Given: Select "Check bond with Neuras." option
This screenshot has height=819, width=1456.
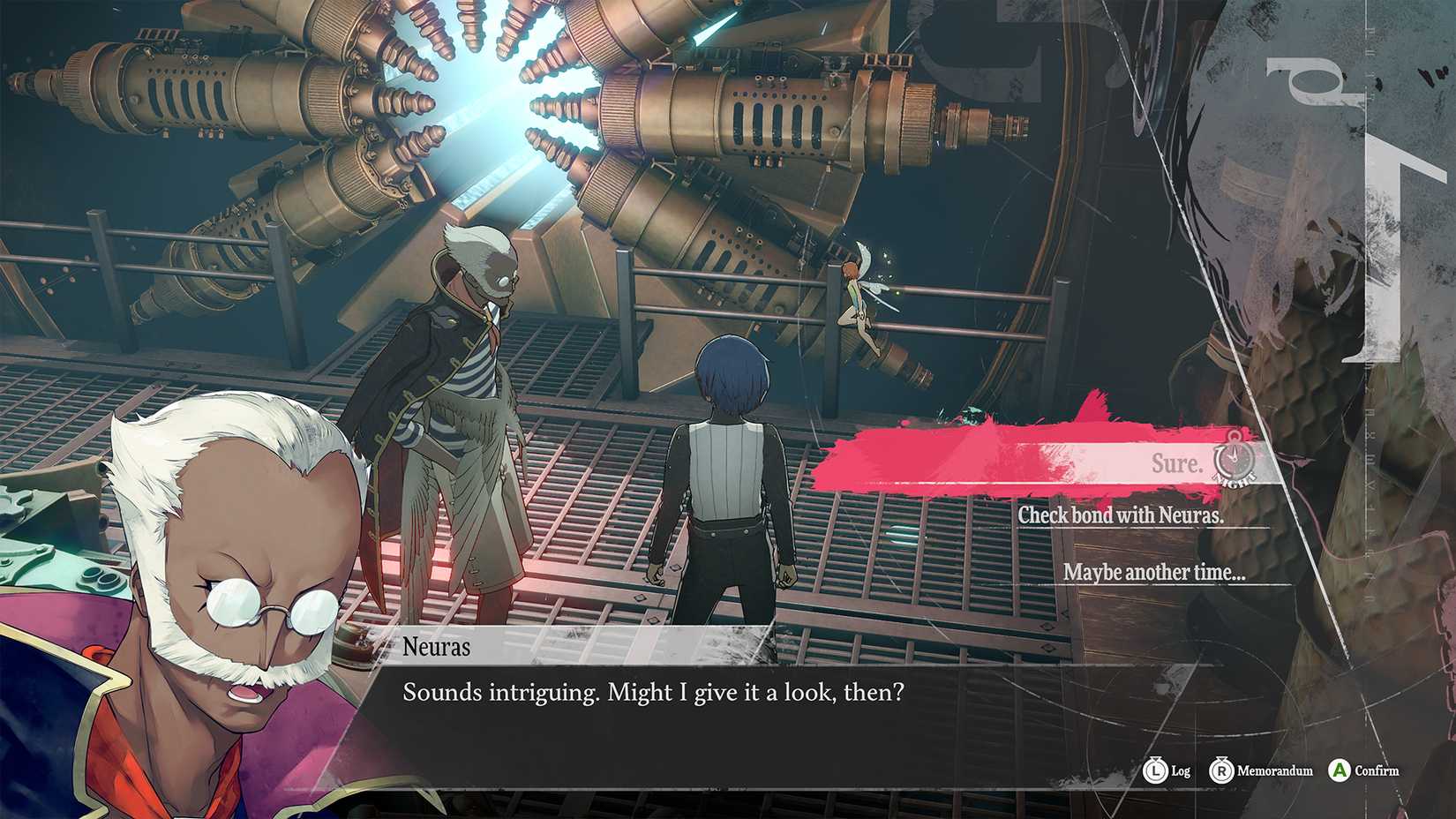Looking at the screenshot, I should point(1121,515).
